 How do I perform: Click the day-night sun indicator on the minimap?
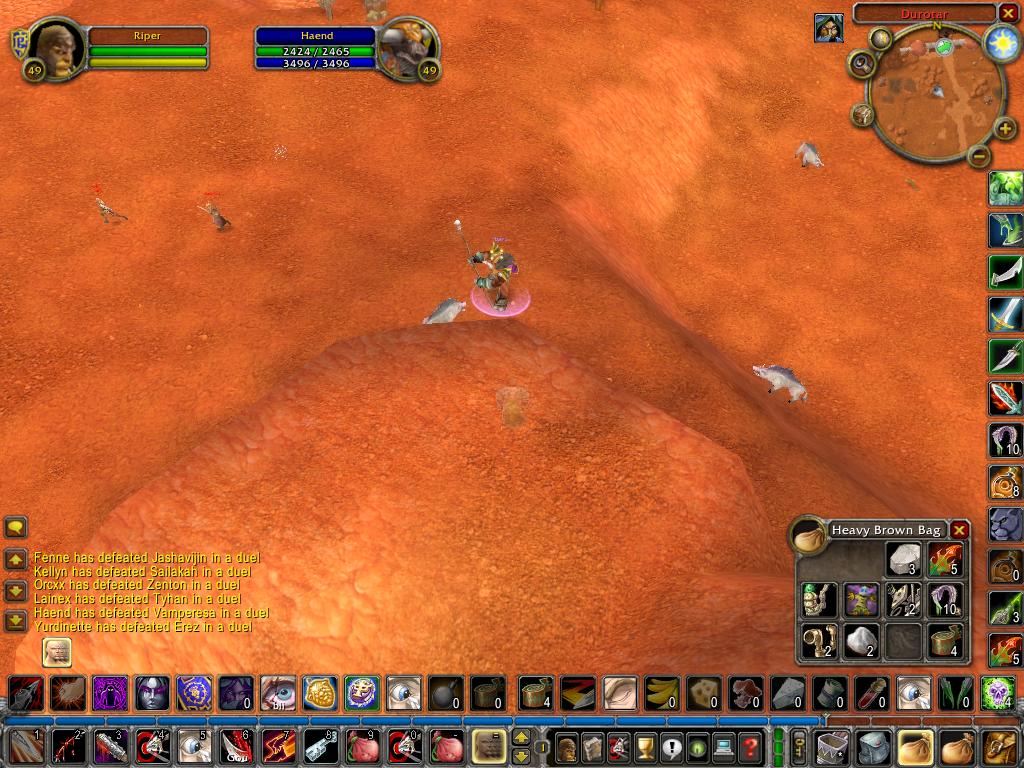[x=1001, y=42]
